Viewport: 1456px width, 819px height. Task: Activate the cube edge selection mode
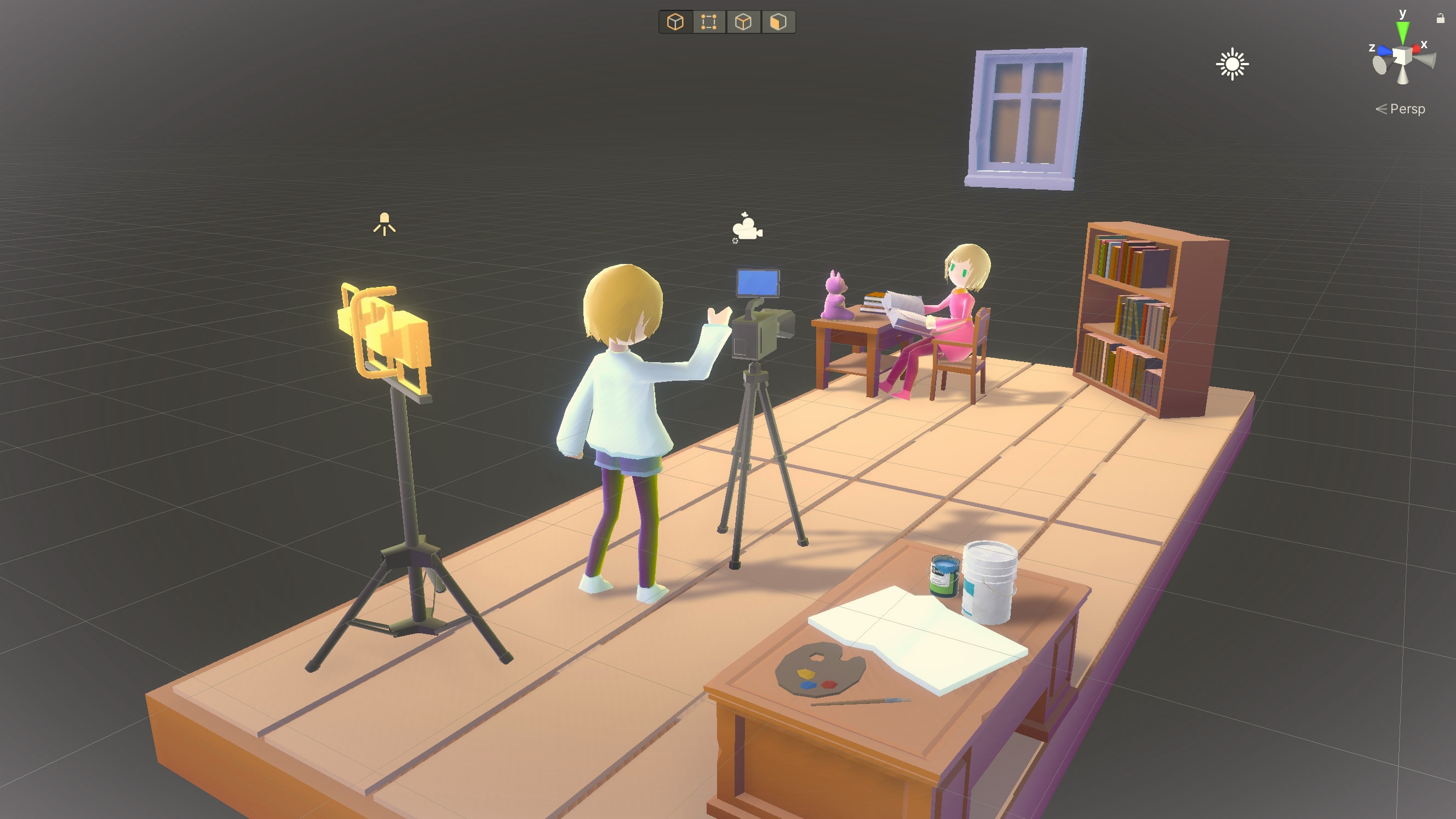tap(743, 22)
